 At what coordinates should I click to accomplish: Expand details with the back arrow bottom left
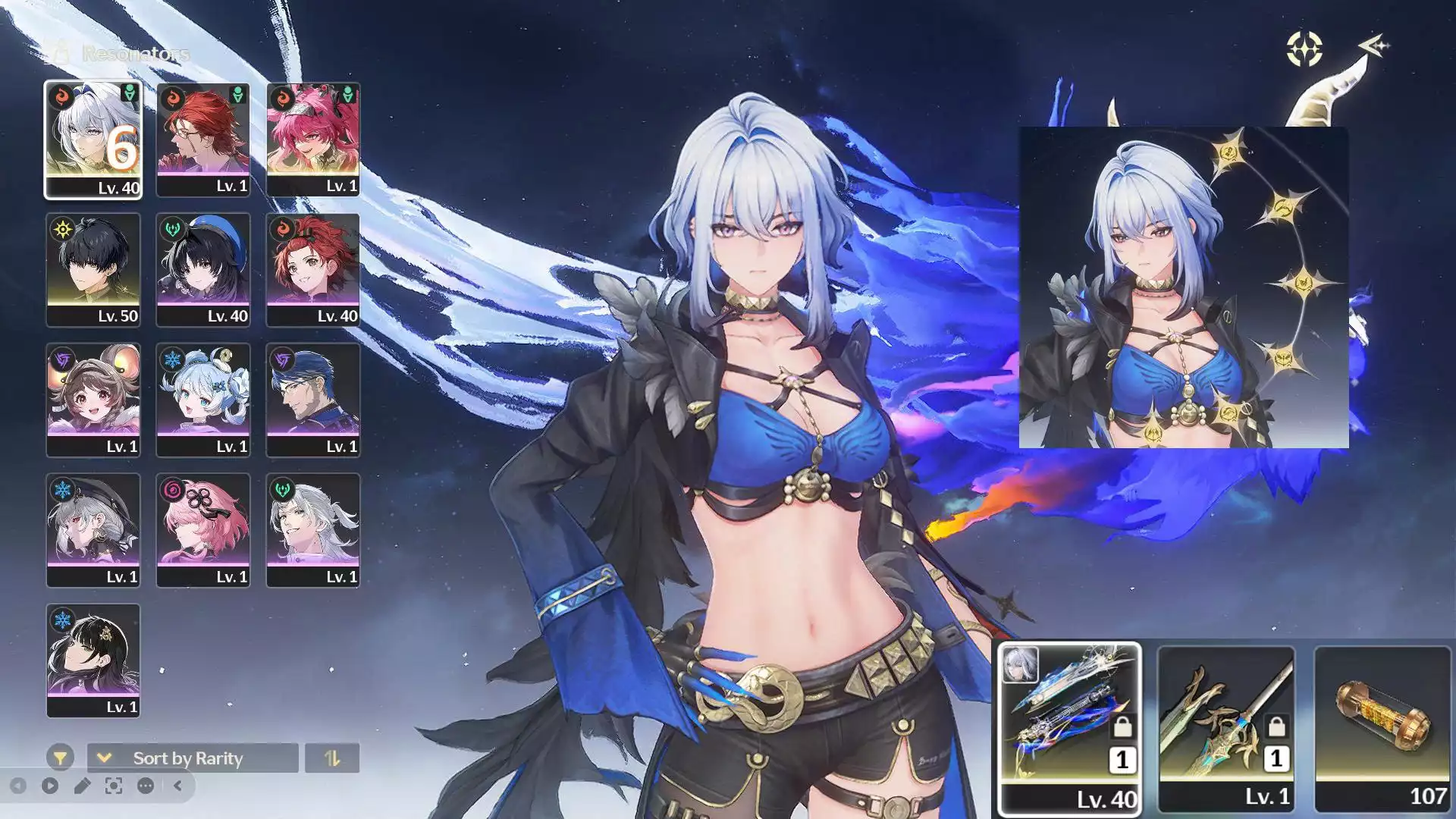(19, 786)
